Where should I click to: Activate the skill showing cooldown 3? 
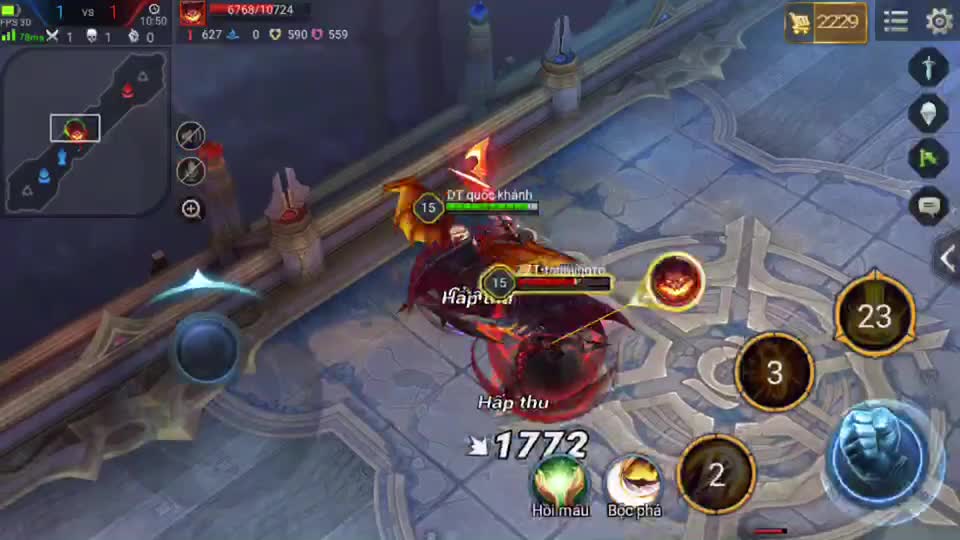774,374
